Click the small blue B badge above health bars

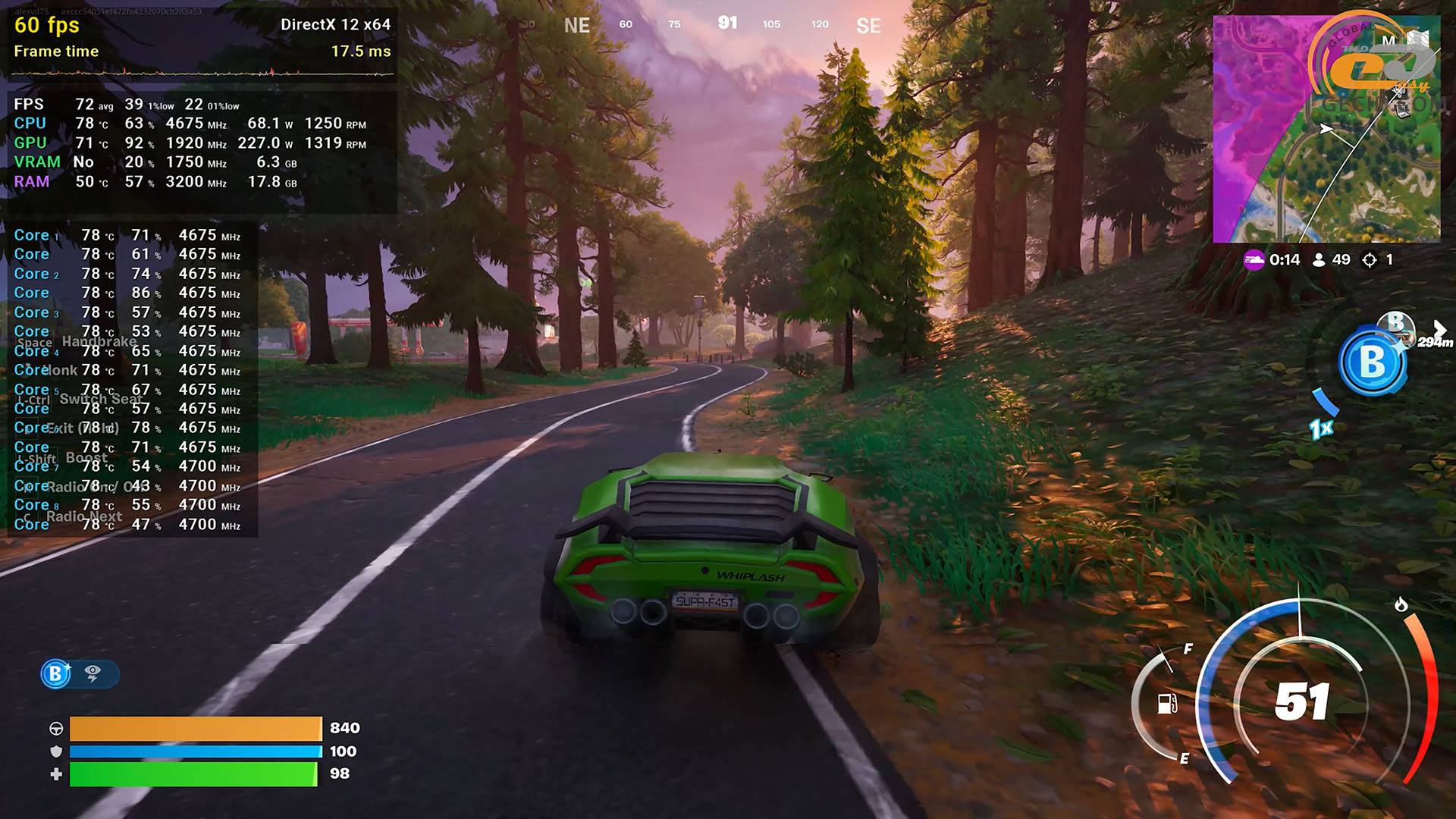[x=56, y=673]
